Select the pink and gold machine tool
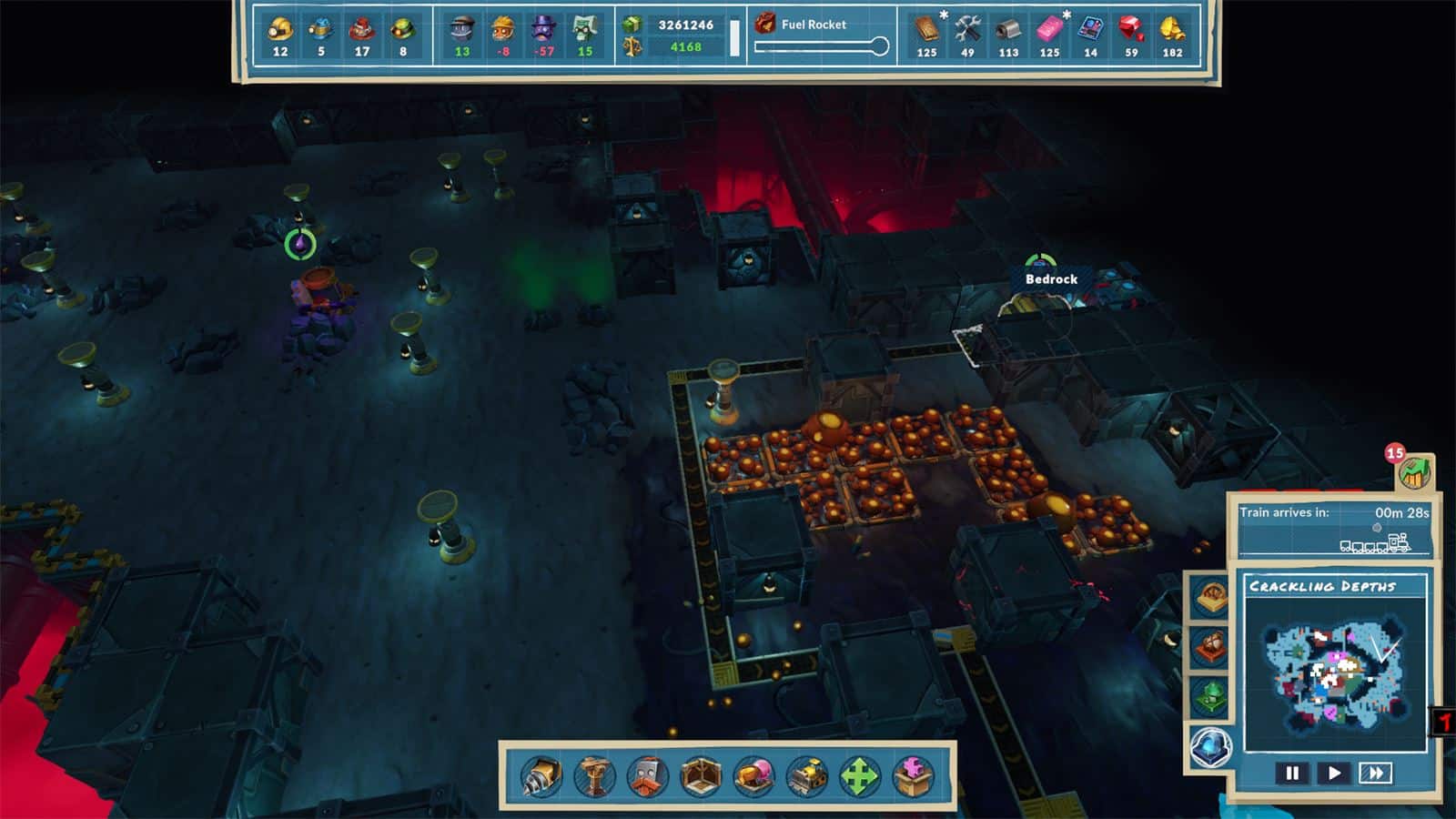The width and height of the screenshot is (1456, 819). click(x=753, y=776)
